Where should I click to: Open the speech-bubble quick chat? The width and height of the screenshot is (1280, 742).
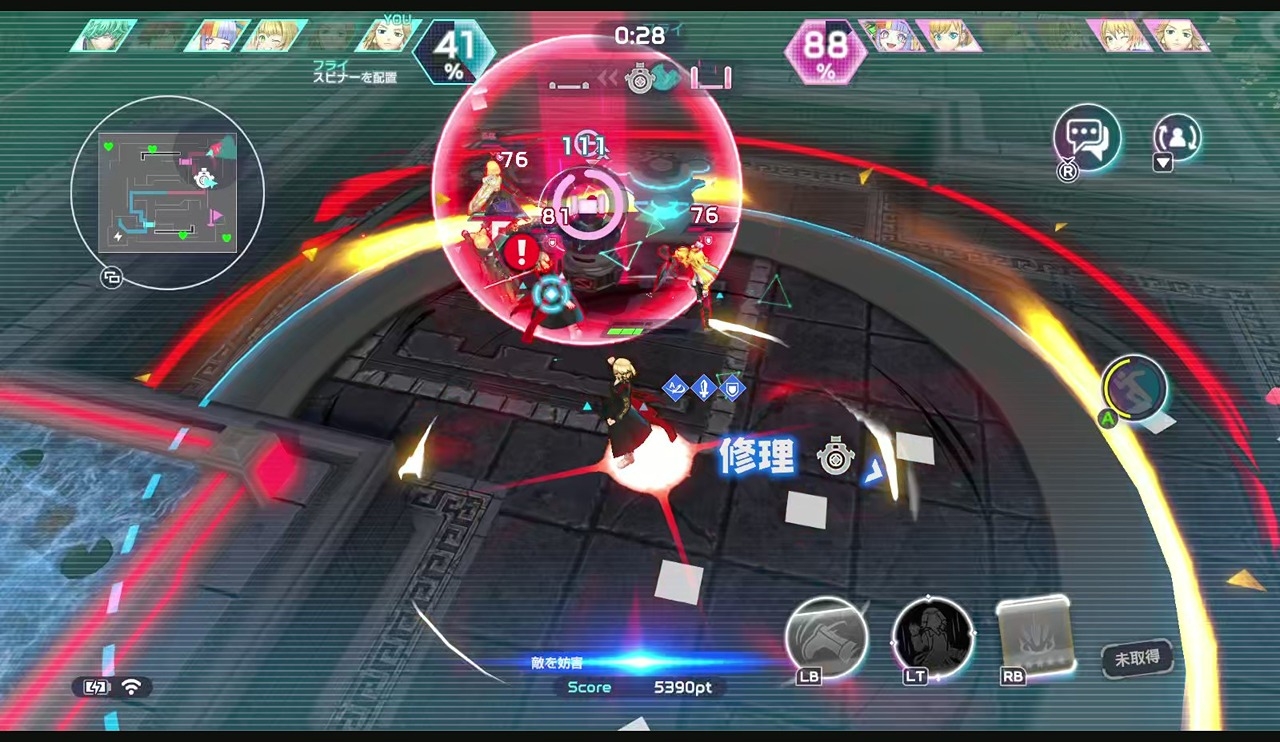pos(1087,139)
